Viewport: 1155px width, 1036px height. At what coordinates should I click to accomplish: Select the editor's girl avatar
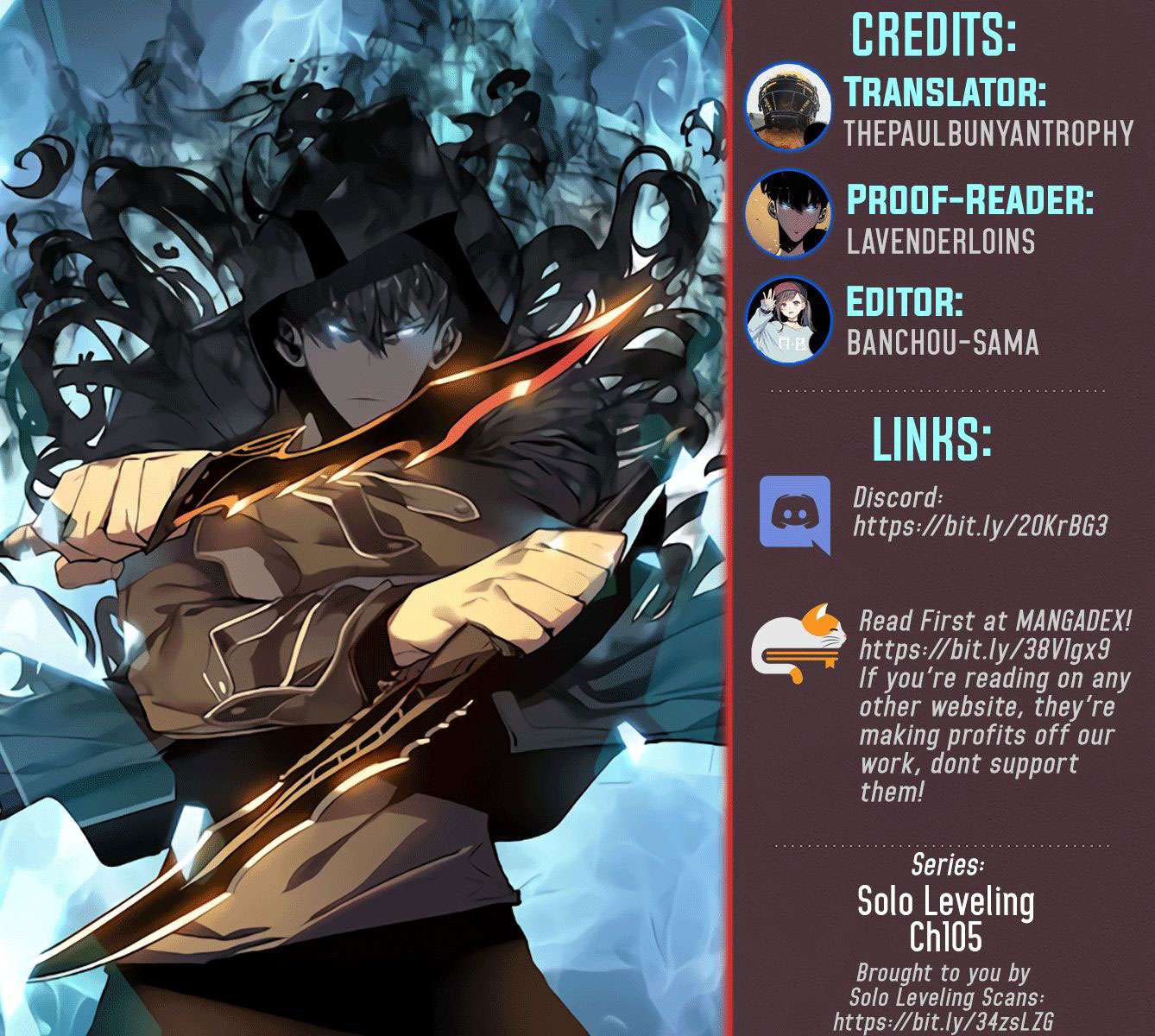(x=788, y=321)
